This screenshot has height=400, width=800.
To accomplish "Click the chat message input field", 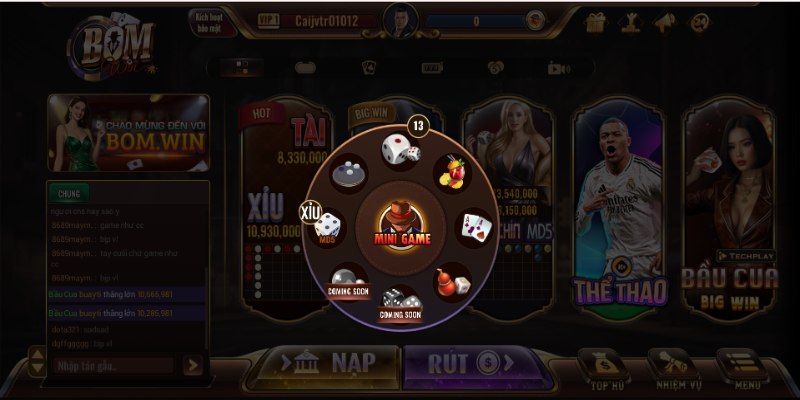I will tap(114, 366).
